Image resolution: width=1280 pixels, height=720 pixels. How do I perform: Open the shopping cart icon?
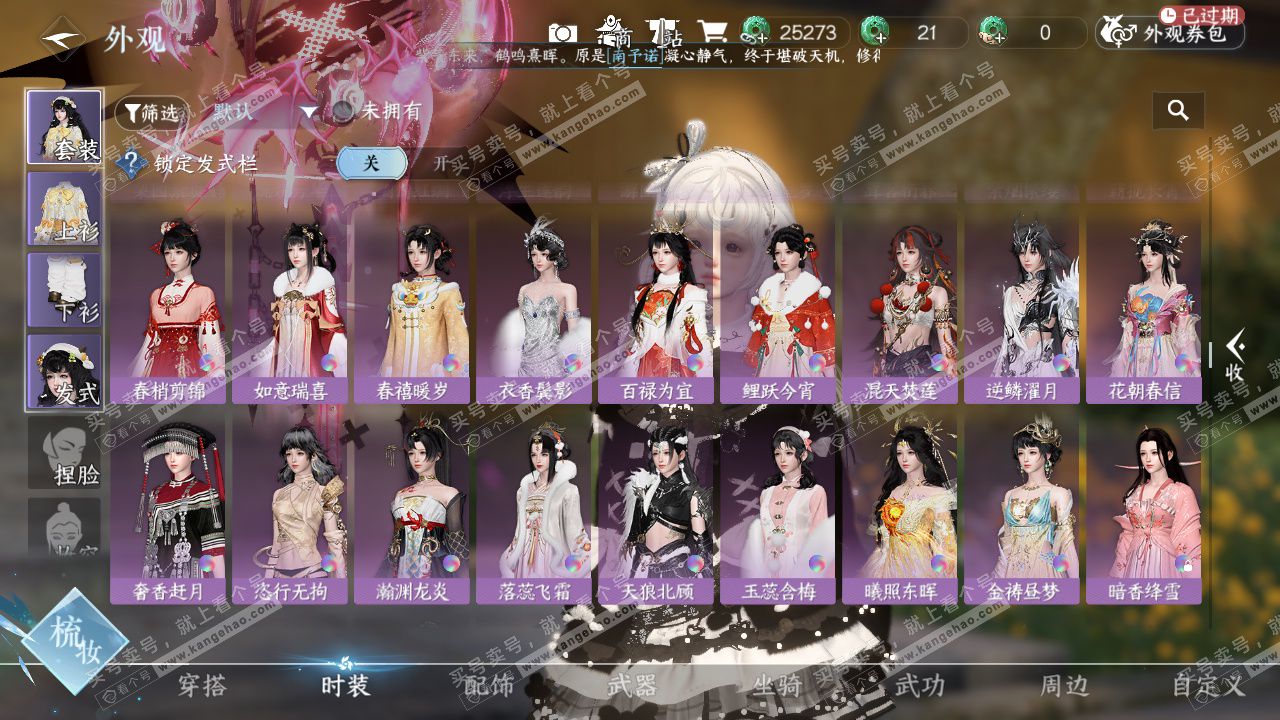712,33
